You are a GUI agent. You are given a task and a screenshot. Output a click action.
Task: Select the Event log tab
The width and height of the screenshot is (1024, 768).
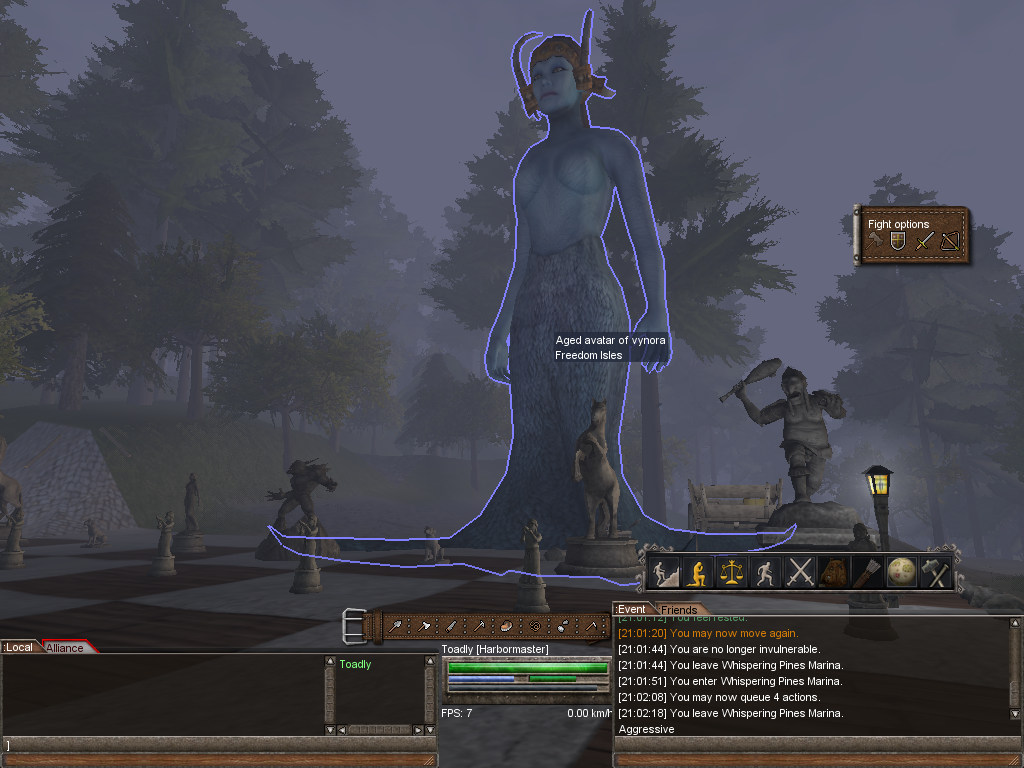click(632, 610)
